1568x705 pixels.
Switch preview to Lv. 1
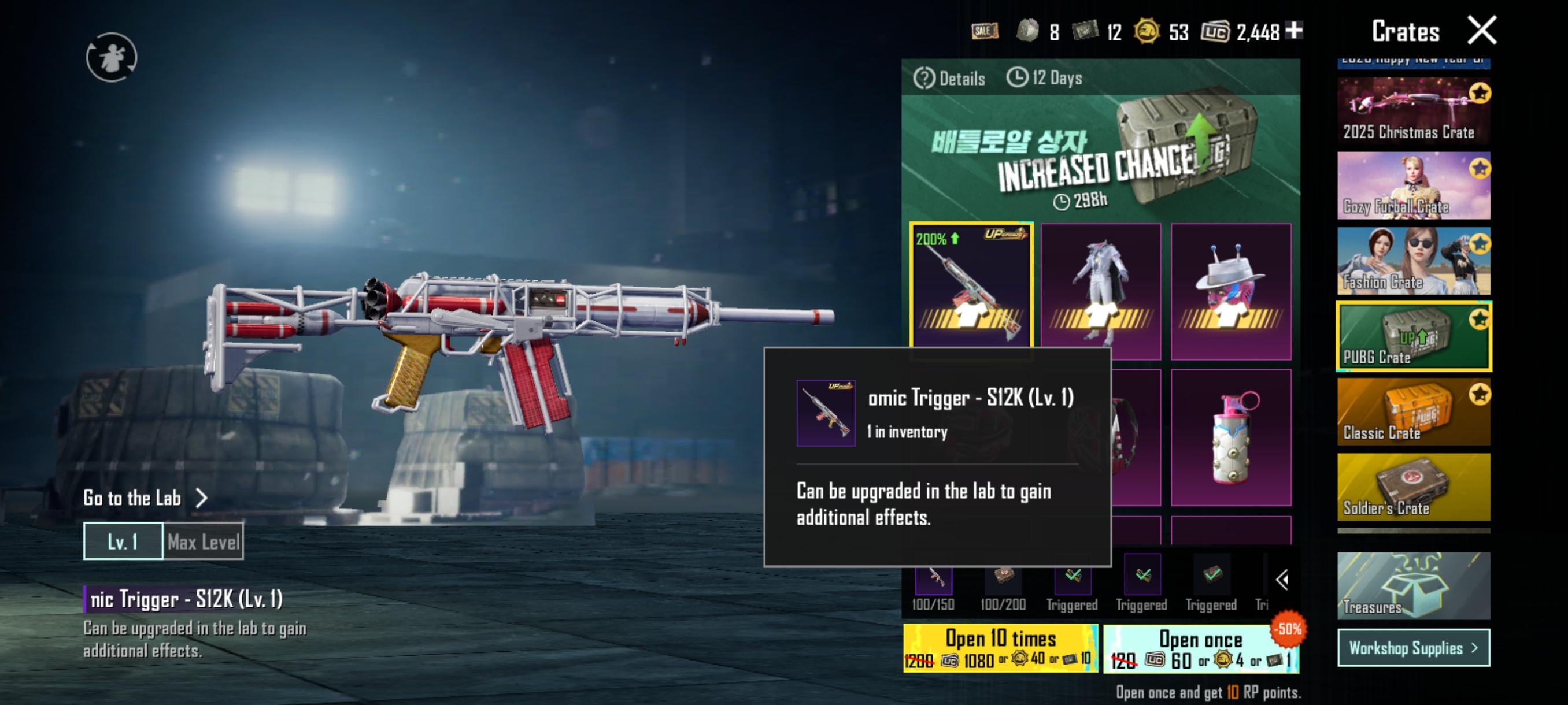pos(123,541)
